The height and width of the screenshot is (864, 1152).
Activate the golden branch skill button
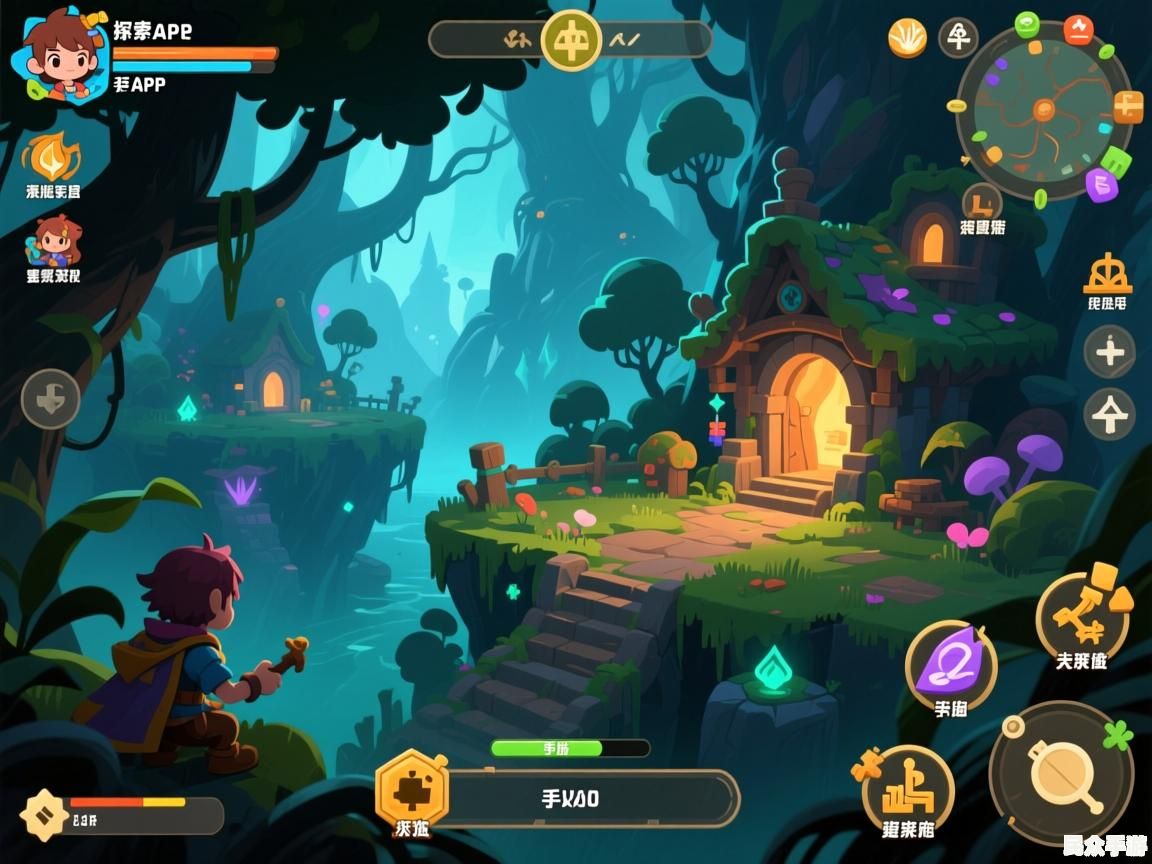(x=1082, y=612)
